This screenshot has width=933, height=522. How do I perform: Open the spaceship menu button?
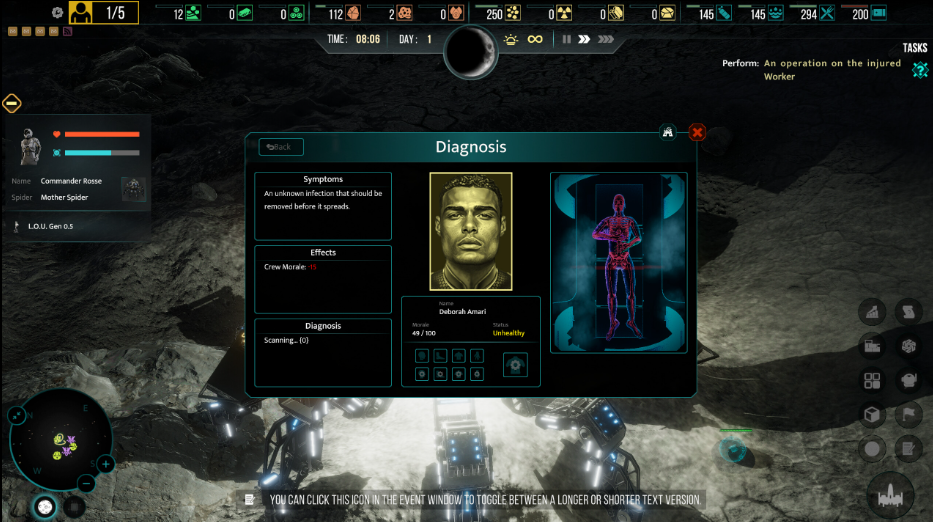pos(888,493)
